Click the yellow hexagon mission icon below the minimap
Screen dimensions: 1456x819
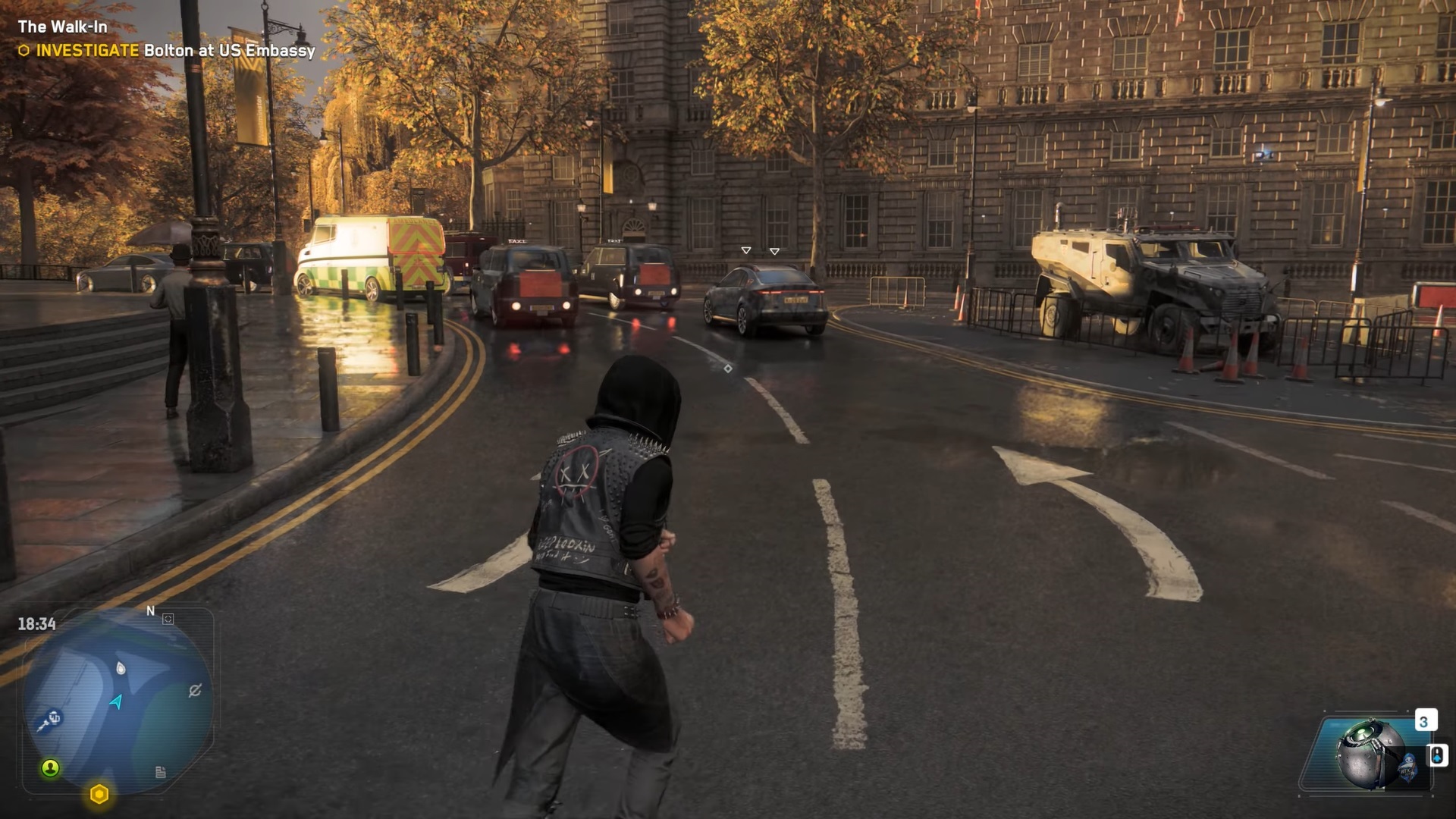pyautogui.click(x=99, y=793)
